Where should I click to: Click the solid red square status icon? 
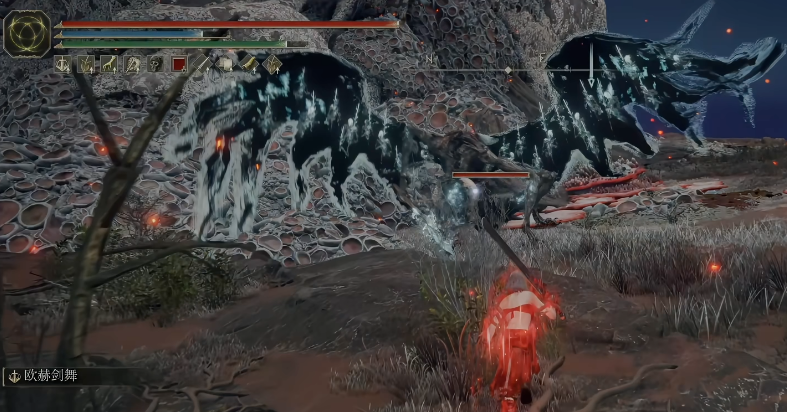point(179,64)
